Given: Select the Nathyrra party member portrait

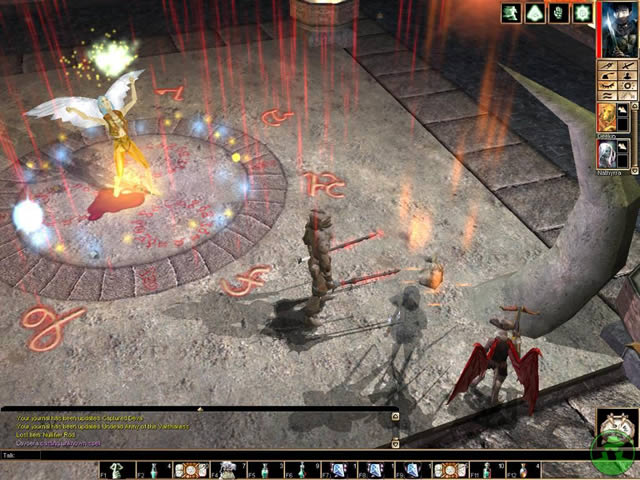Looking at the screenshot, I should [x=607, y=153].
